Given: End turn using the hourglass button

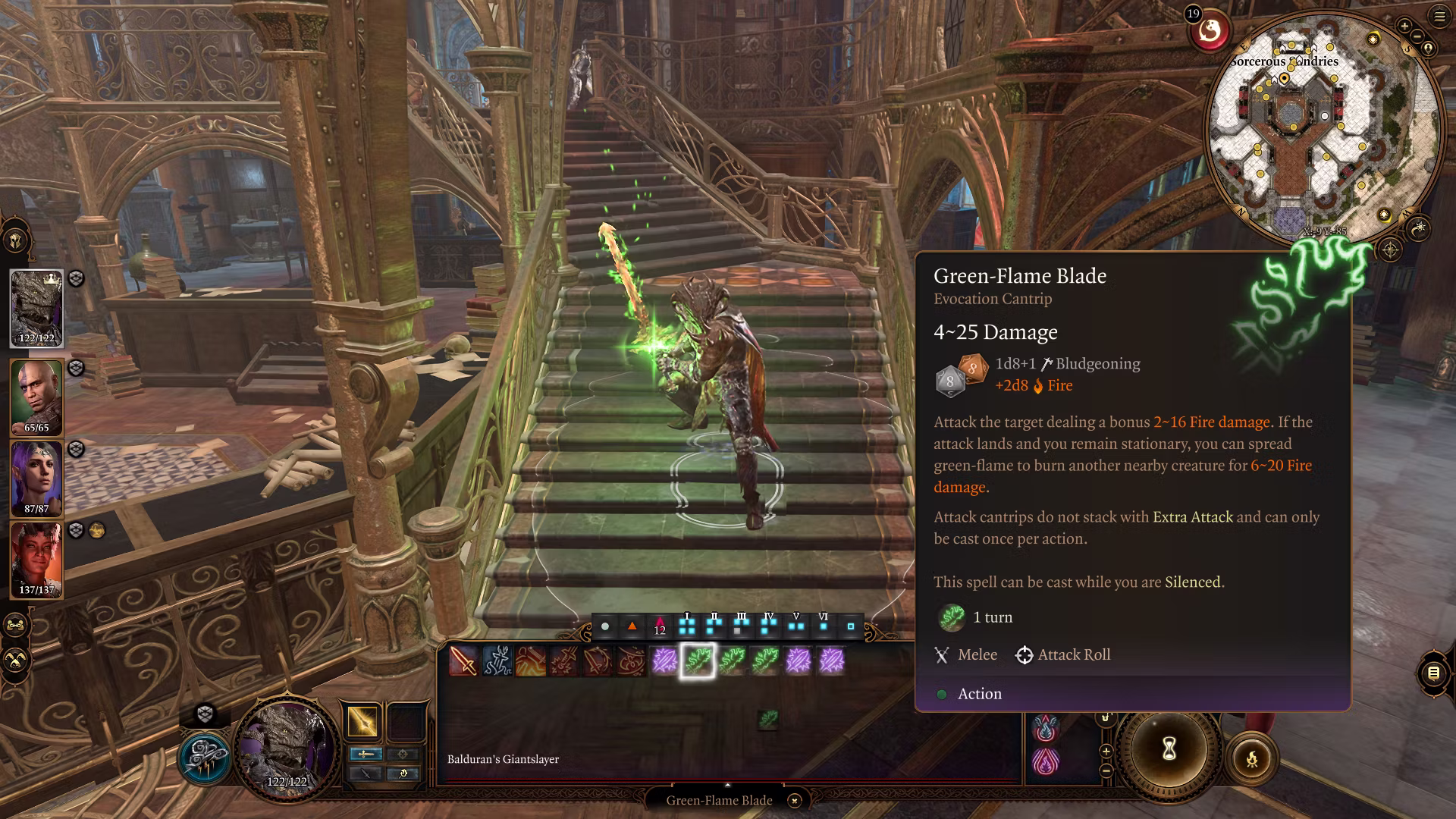Looking at the screenshot, I should [1169, 749].
